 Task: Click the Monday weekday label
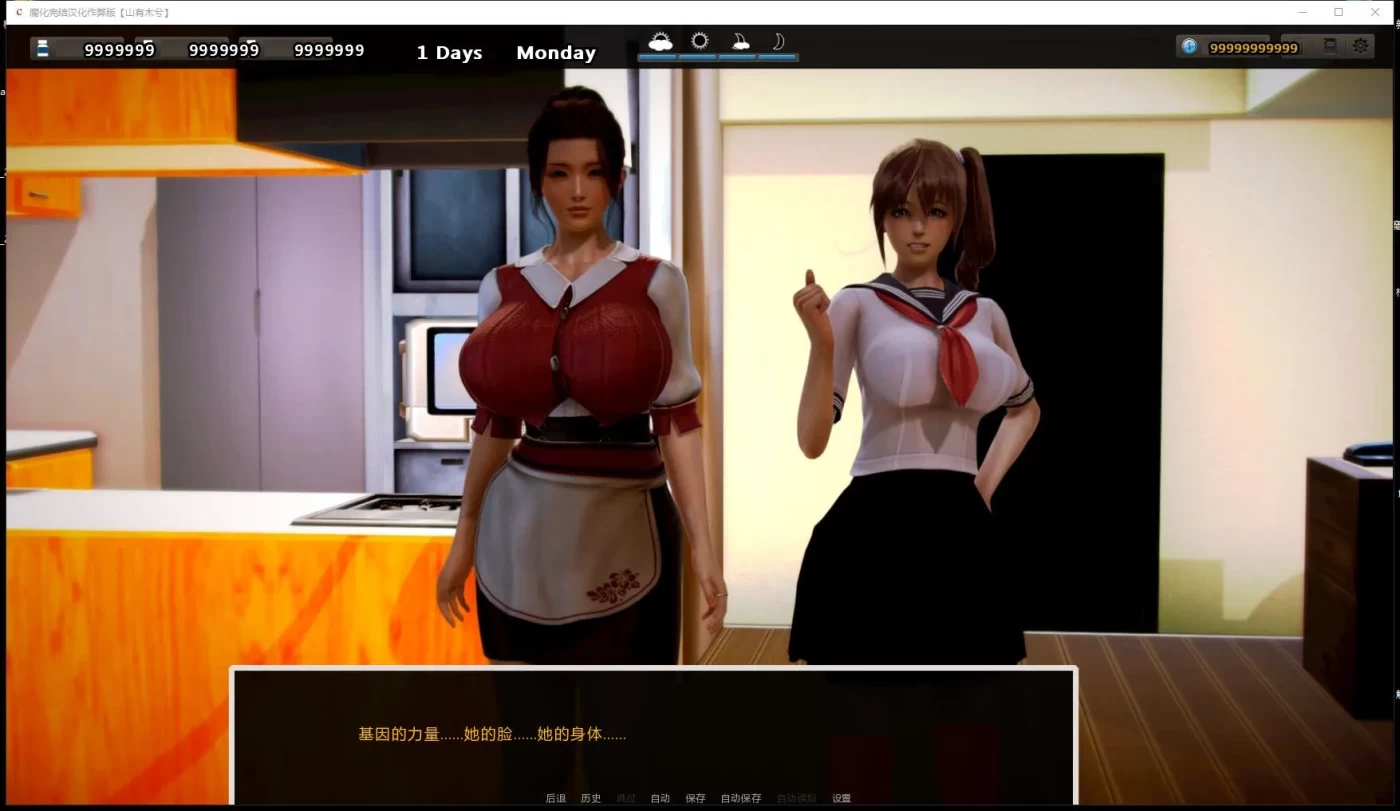(556, 52)
